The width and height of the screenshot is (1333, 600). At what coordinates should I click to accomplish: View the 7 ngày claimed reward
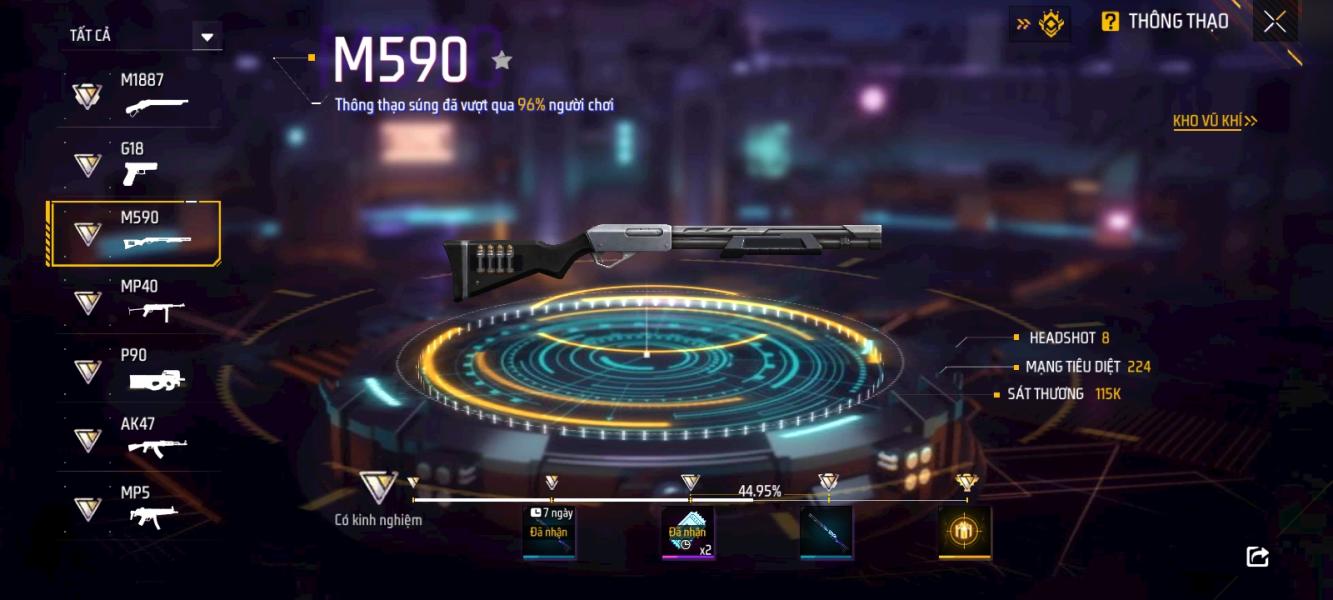click(549, 532)
